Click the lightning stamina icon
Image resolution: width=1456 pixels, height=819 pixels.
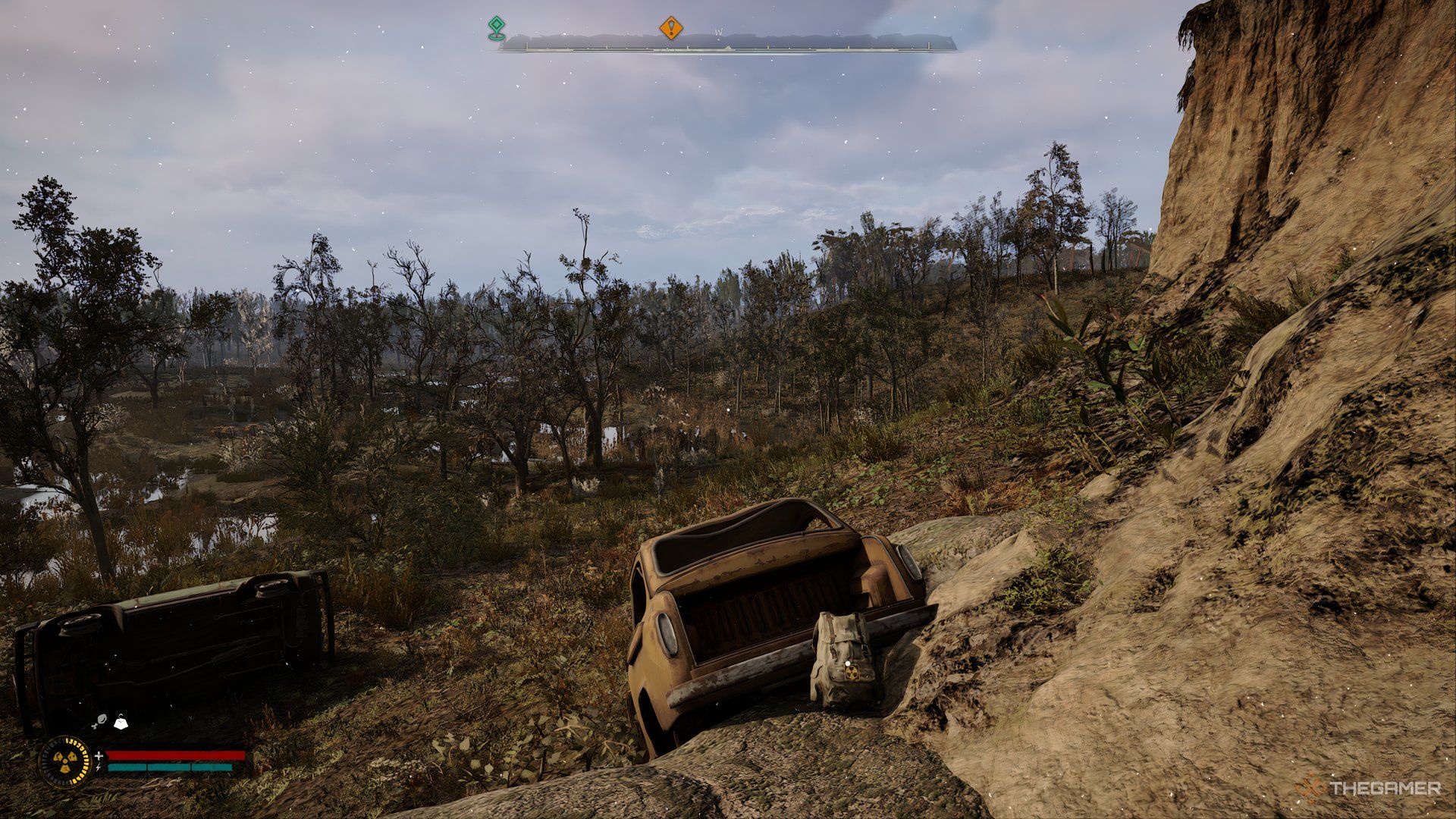click(x=99, y=767)
